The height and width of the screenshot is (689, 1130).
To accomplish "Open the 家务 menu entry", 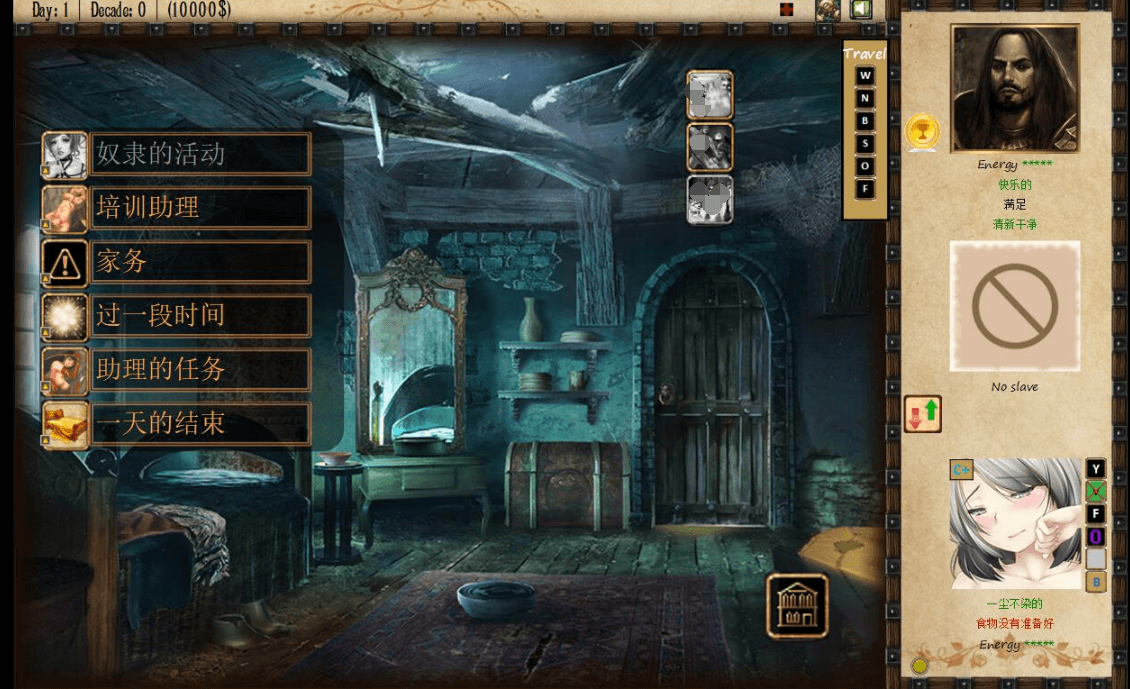I will coord(200,262).
